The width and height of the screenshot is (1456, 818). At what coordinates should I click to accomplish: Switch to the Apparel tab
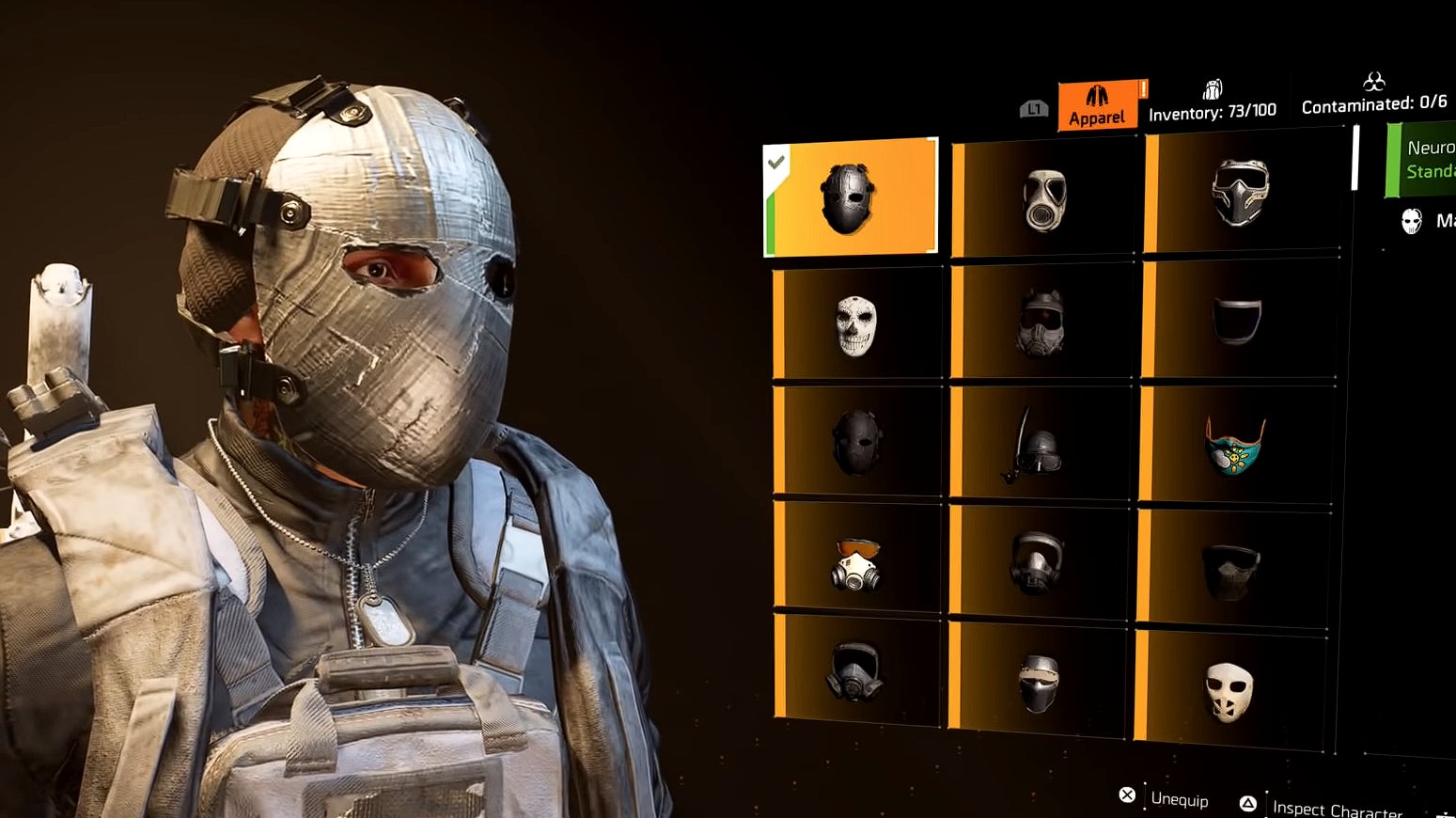coord(1098,105)
